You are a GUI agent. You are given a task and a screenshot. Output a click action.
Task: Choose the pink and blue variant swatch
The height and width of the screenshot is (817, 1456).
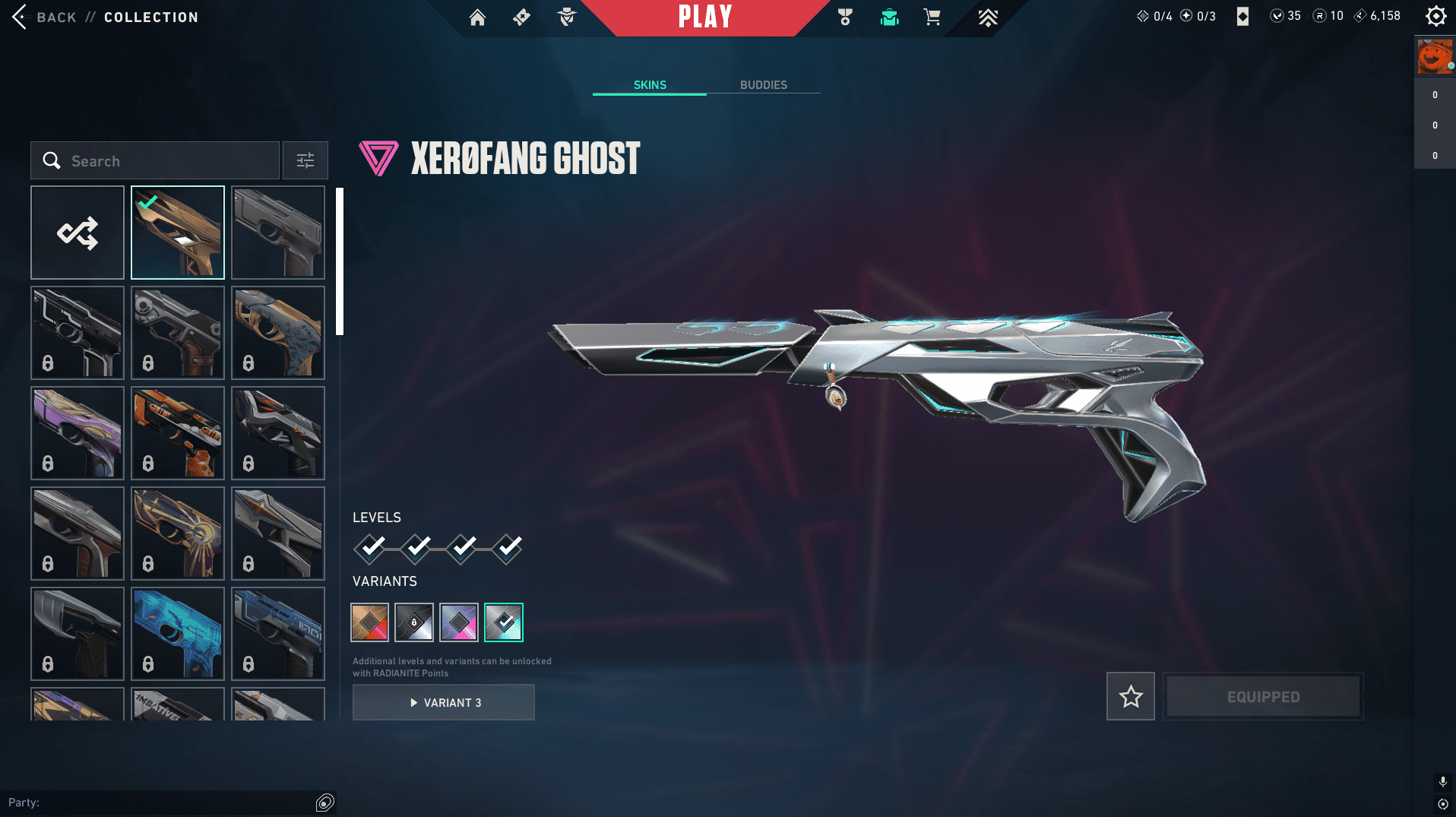459,622
